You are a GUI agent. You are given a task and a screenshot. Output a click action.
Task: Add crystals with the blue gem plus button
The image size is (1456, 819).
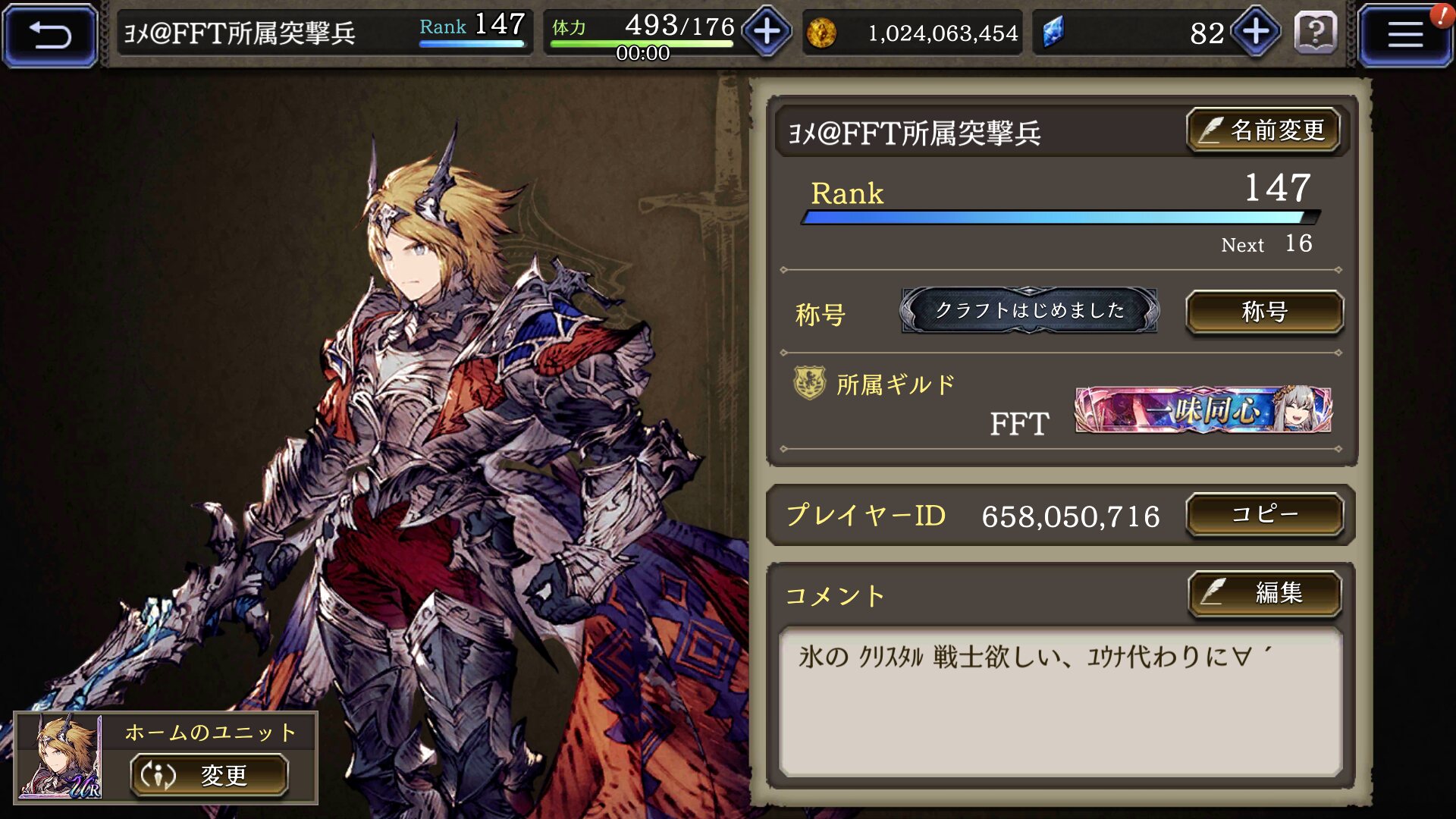pos(1256,32)
